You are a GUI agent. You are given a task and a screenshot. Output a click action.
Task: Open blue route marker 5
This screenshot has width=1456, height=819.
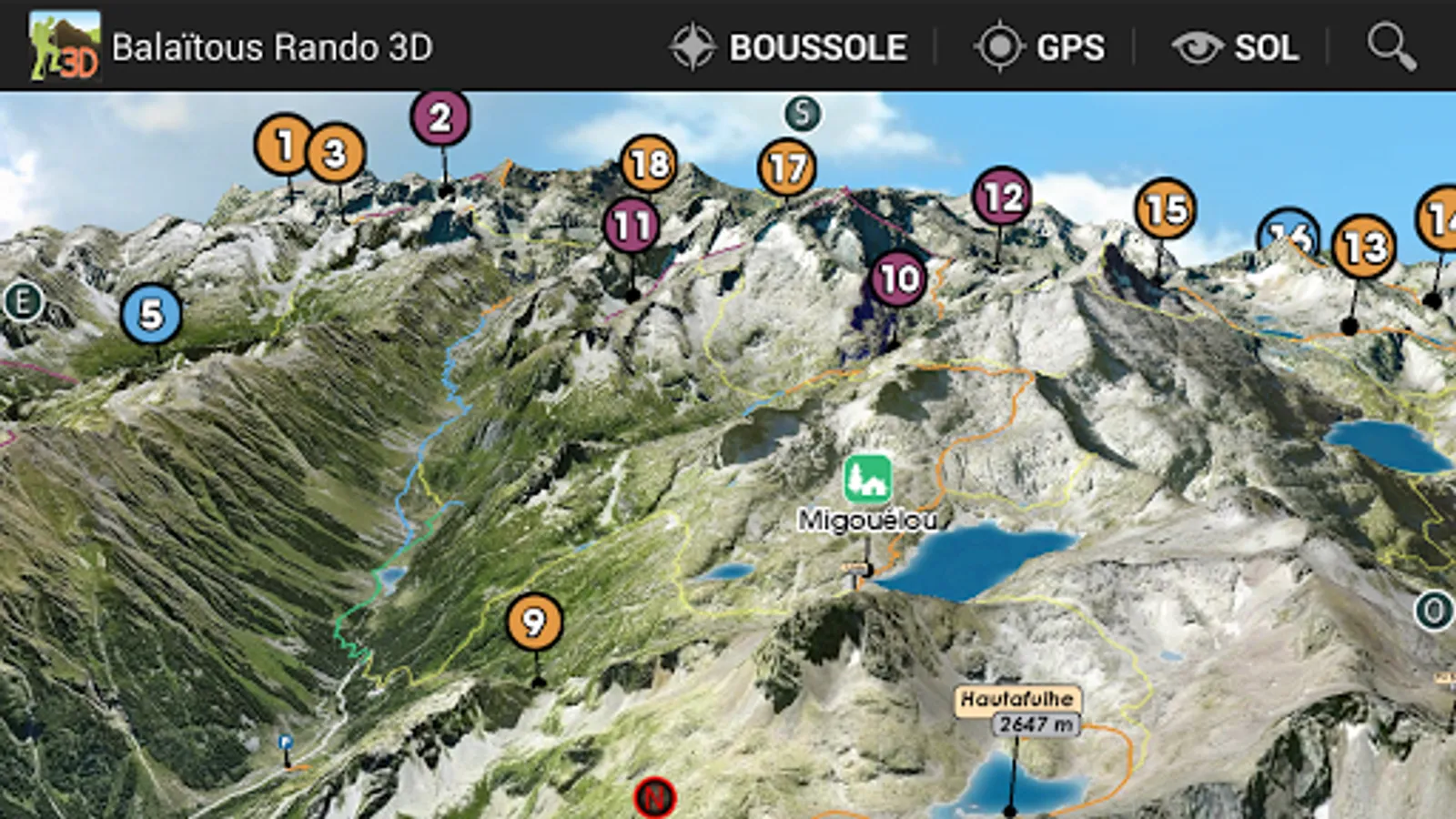coord(151,315)
